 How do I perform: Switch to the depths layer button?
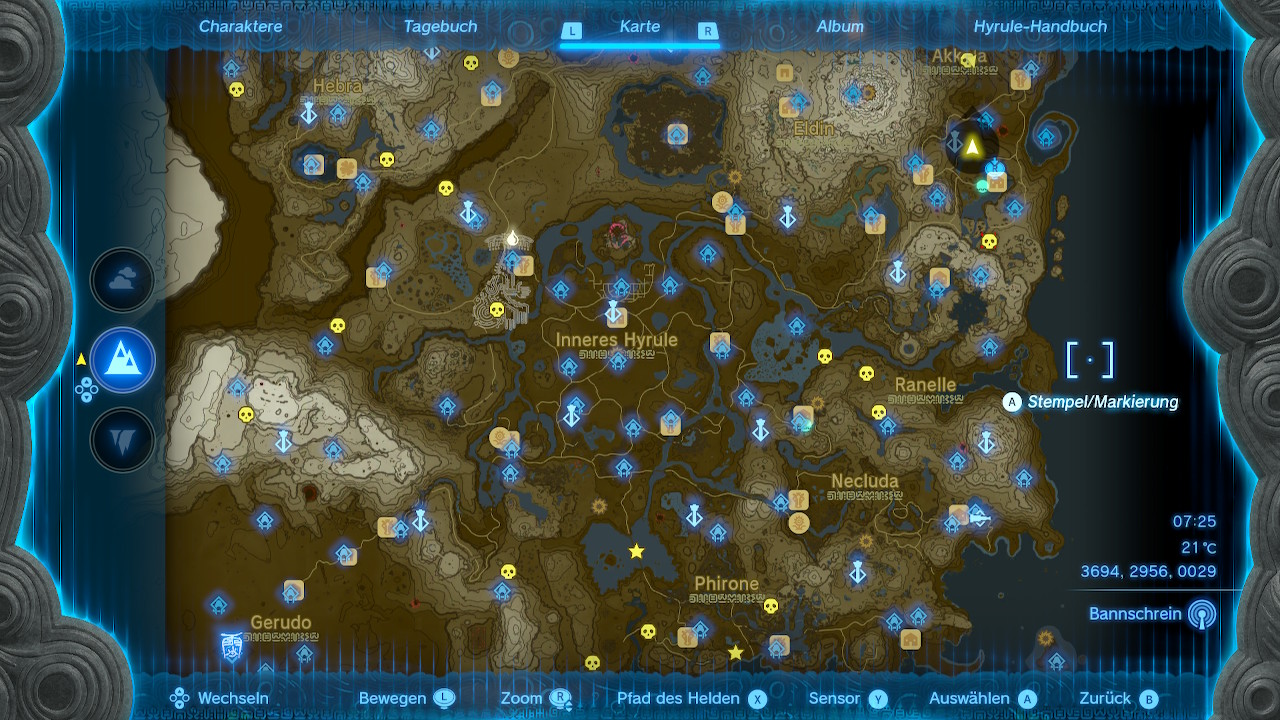(123, 439)
